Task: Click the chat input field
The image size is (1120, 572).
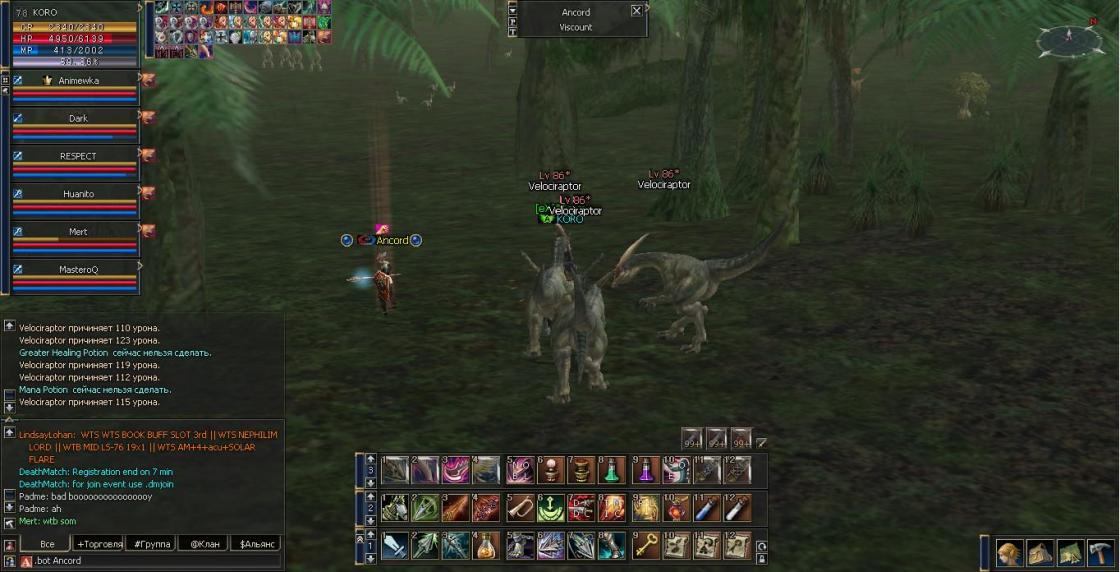Action: pos(150,561)
